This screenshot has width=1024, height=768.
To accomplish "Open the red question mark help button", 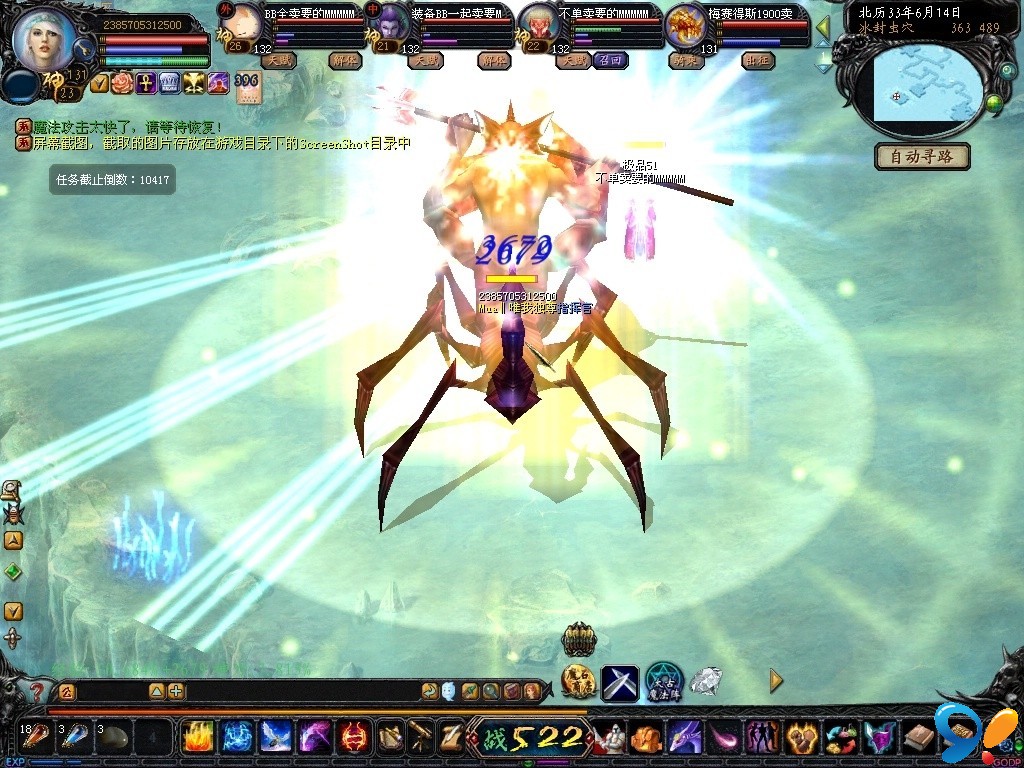I will (37, 691).
